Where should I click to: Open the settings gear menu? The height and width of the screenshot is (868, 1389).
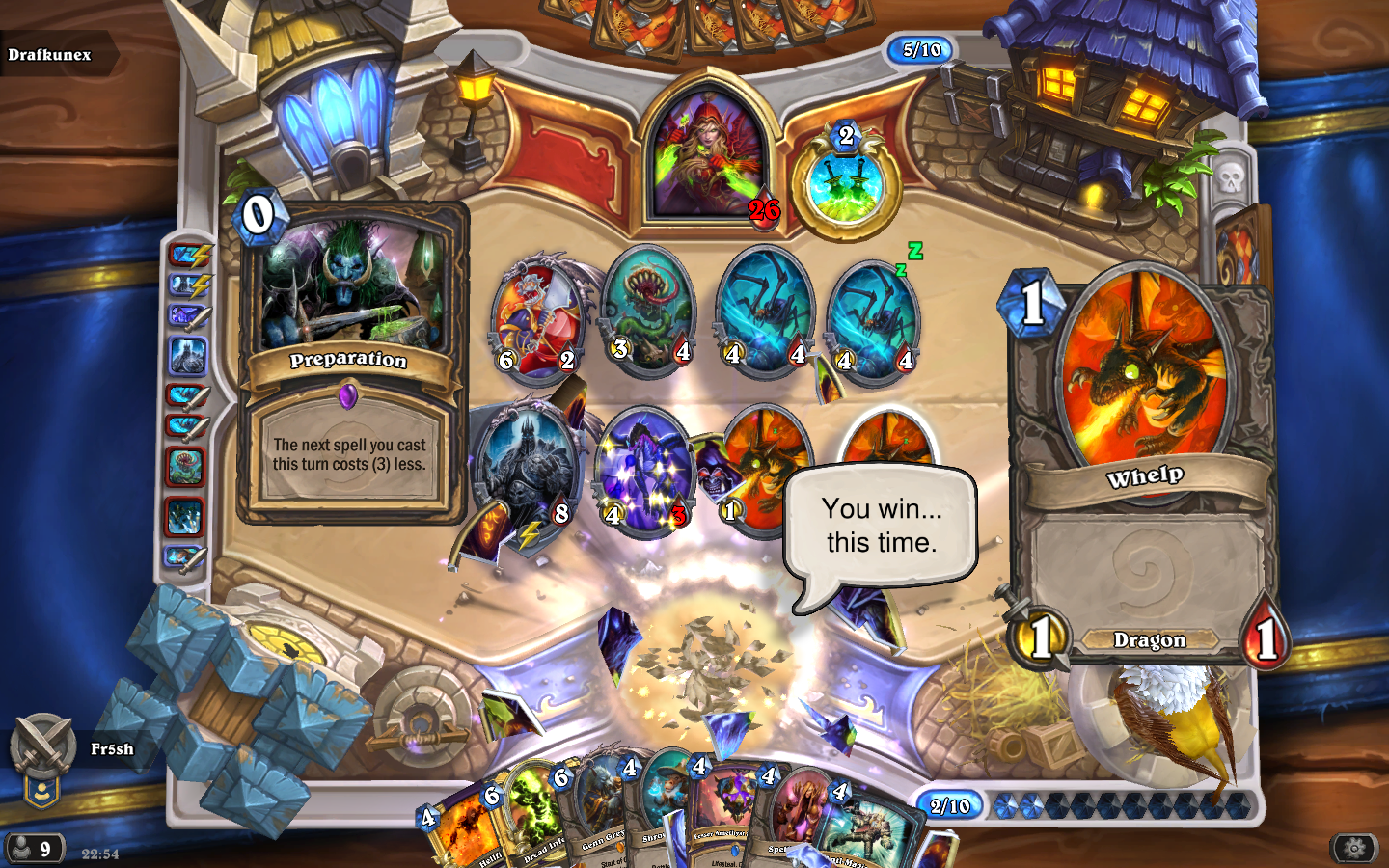coord(1353,848)
